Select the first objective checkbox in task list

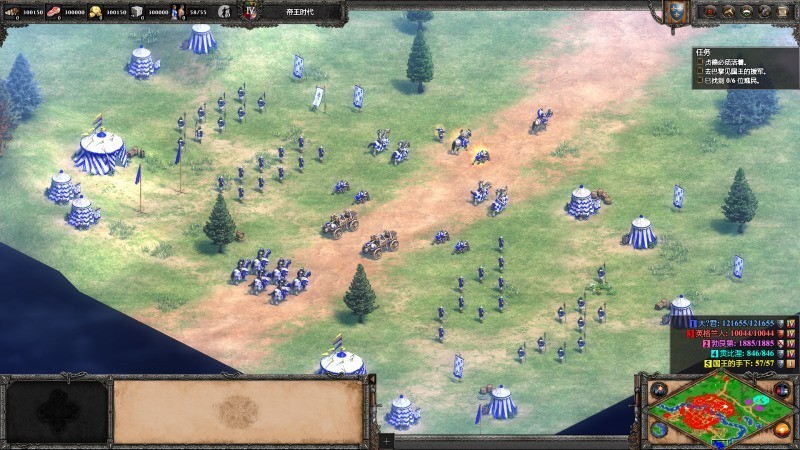coord(701,61)
